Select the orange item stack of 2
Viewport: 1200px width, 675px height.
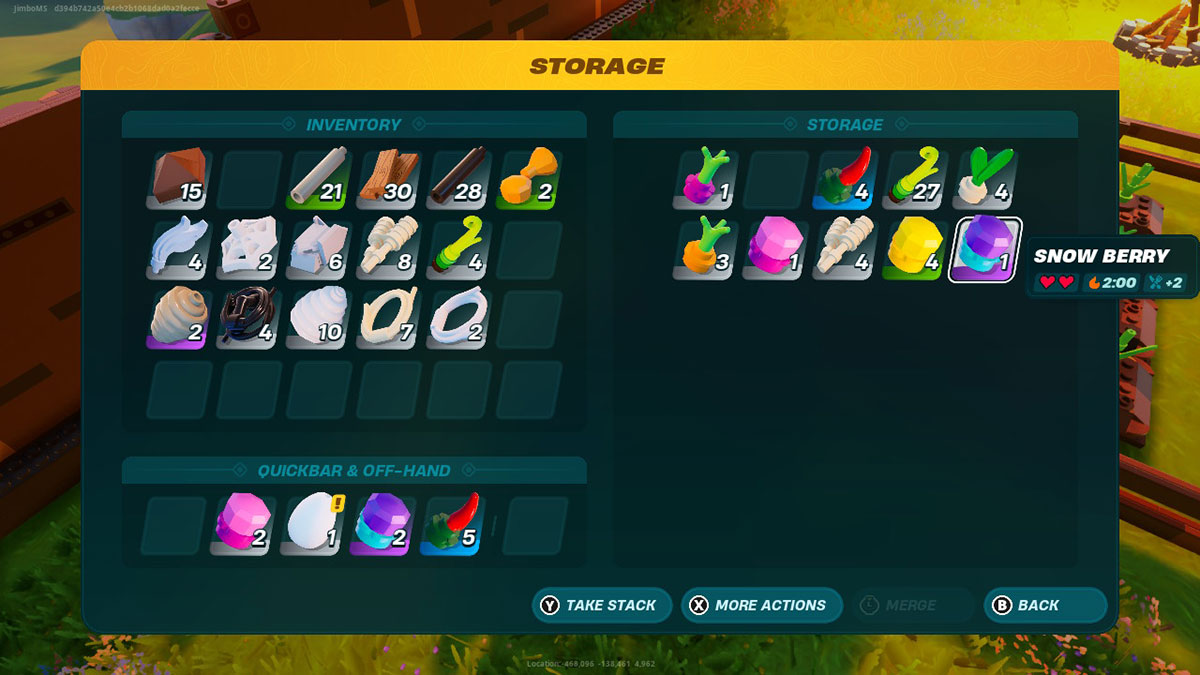(x=527, y=179)
